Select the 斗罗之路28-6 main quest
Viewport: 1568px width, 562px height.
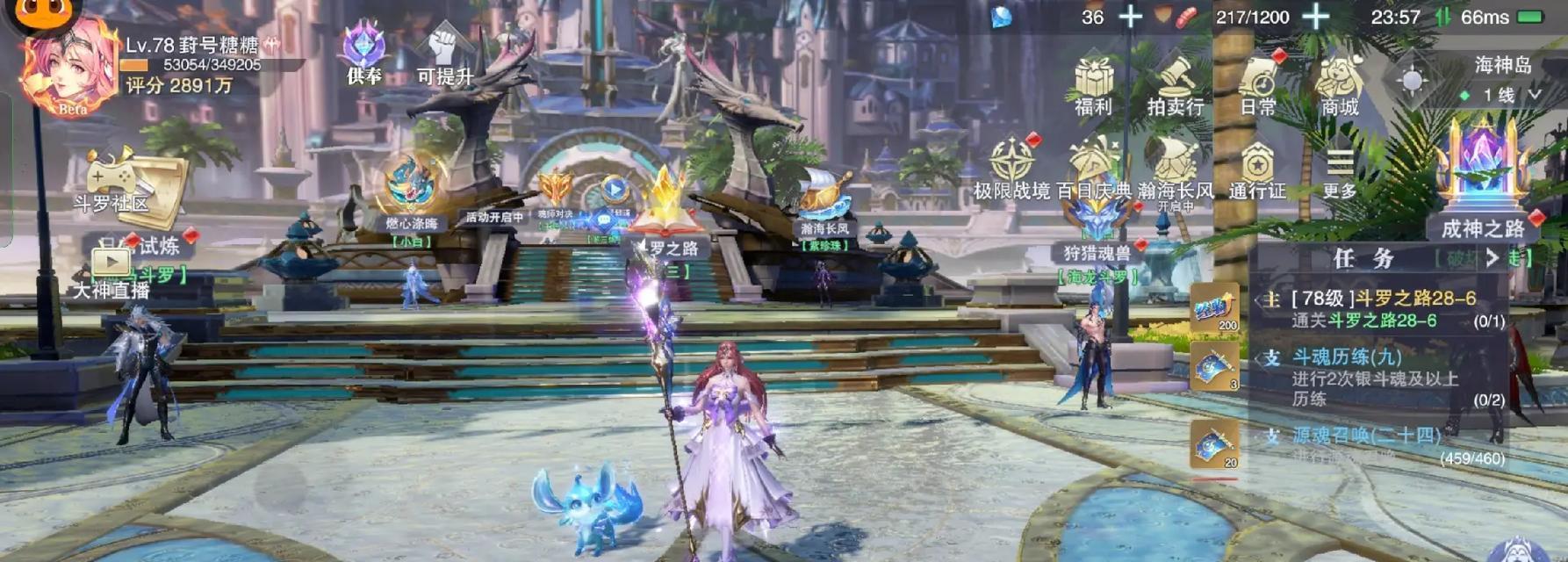(x=1383, y=309)
